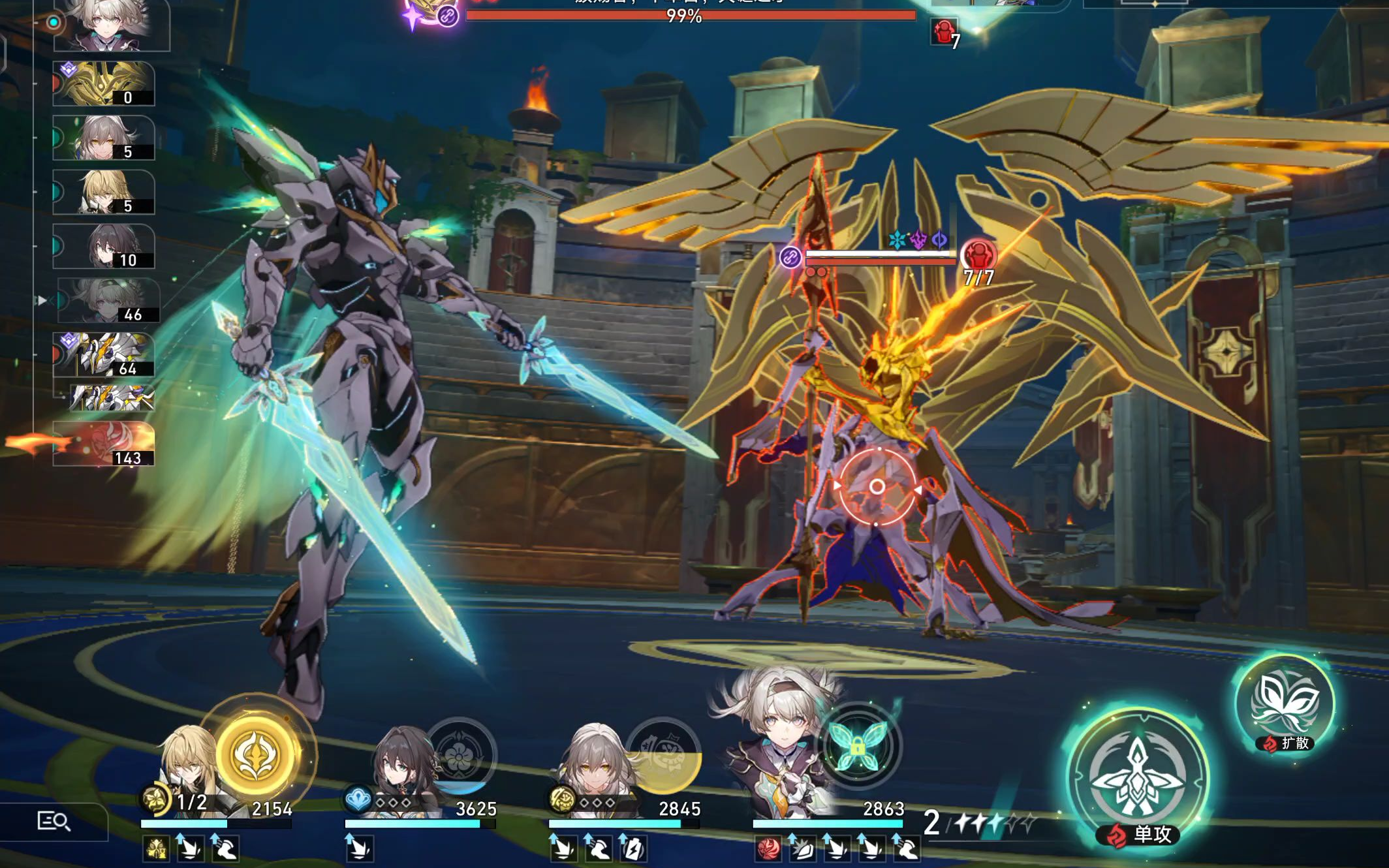Image resolution: width=1389 pixels, height=868 pixels.
Task: Click the red enemy icon showing 7/7
Action: tap(978, 255)
